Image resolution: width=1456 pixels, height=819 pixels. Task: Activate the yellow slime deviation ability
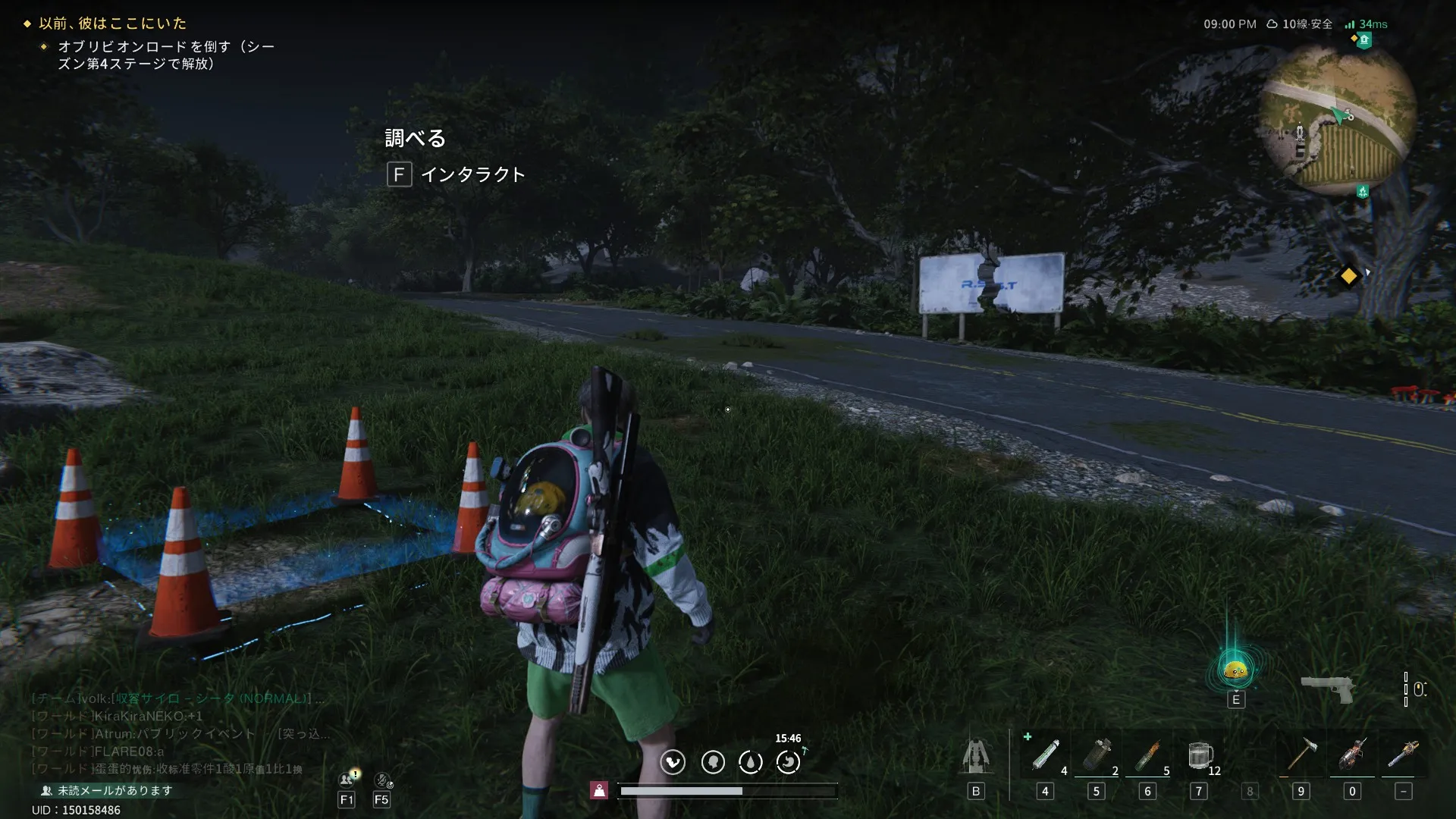(1235, 670)
